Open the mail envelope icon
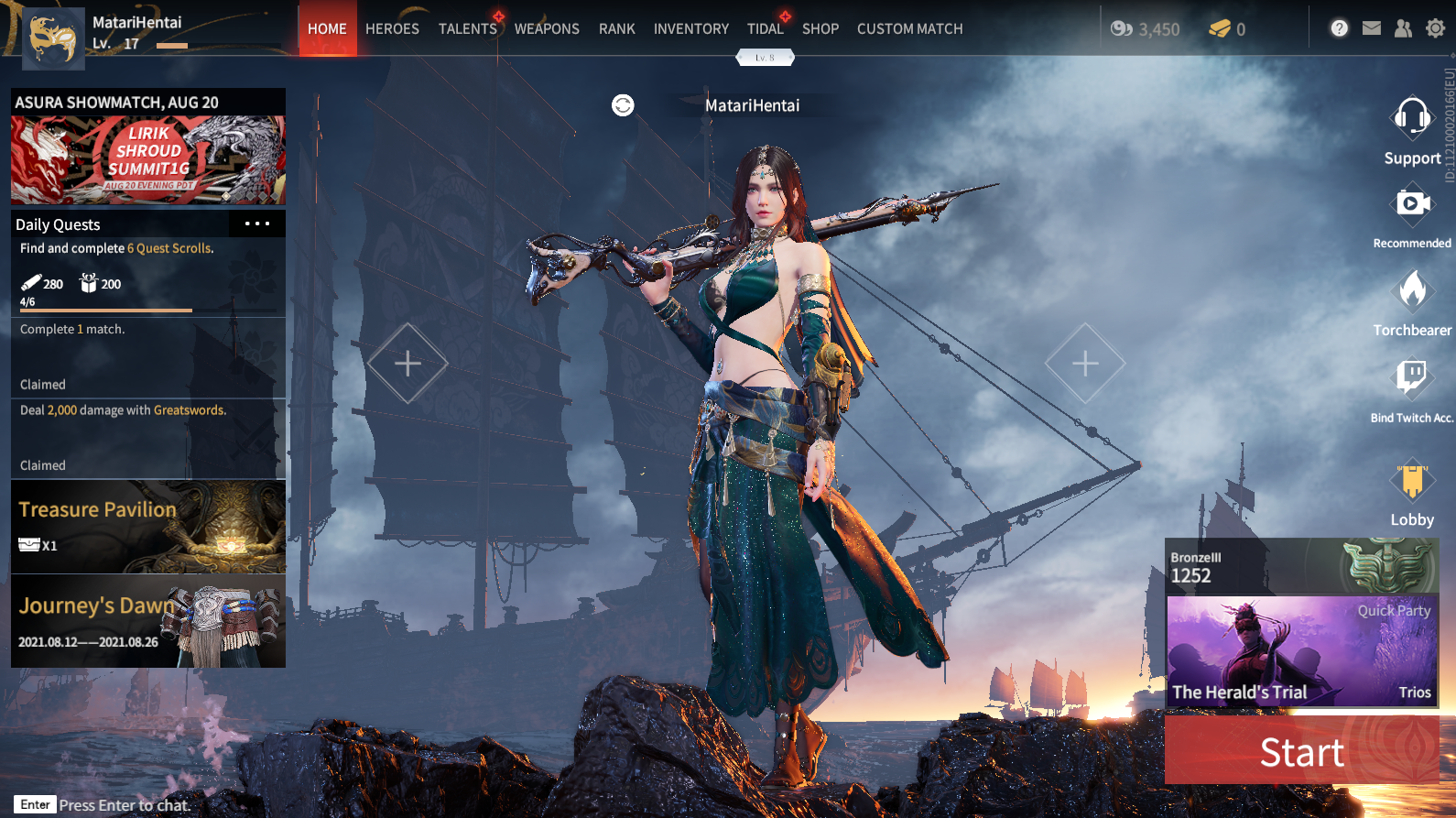Viewport: 1456px width, 818px height. click(x=1371, y=28)
